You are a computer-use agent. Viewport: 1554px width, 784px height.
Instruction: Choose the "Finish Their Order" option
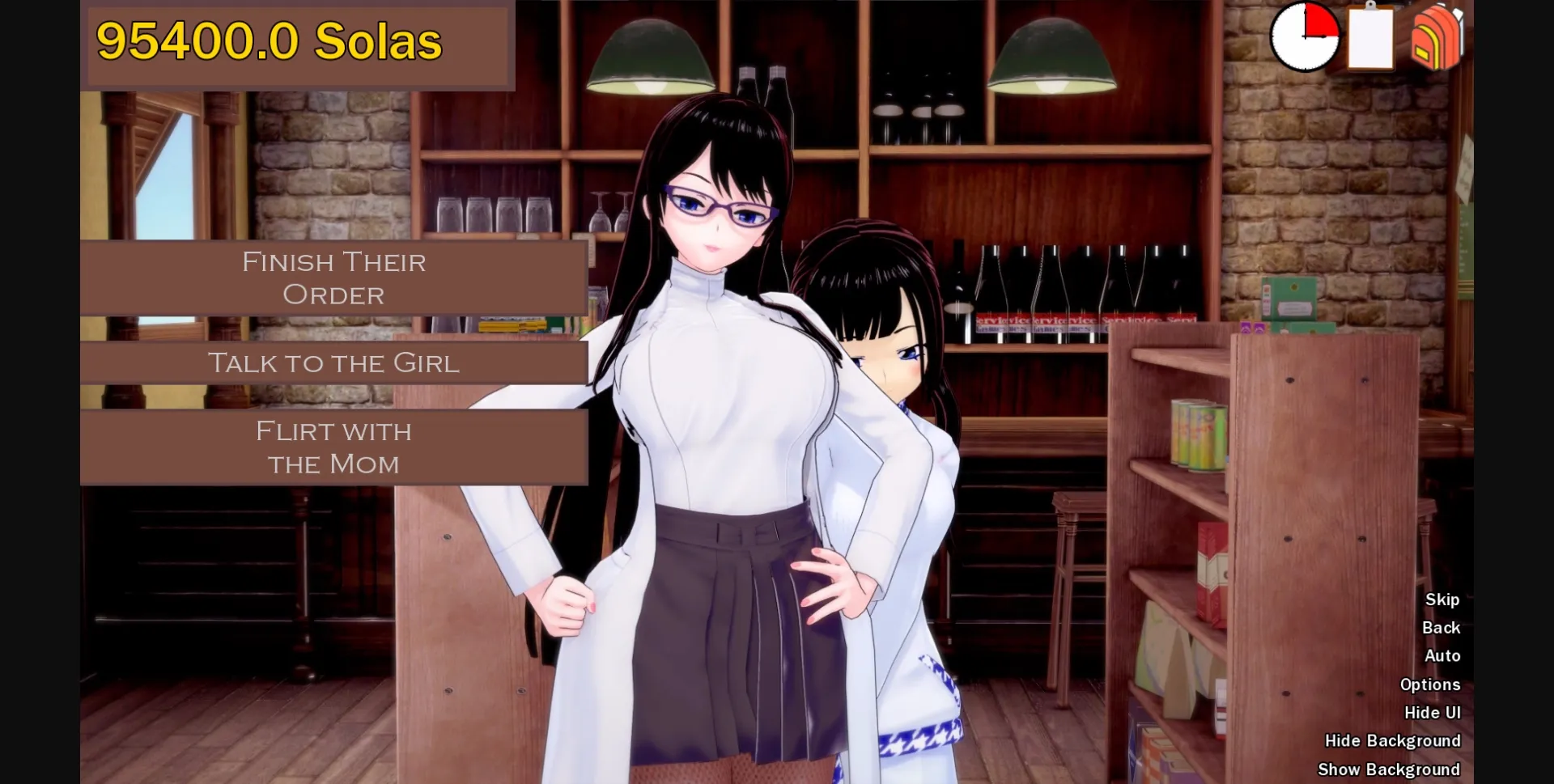pos(333,278)
